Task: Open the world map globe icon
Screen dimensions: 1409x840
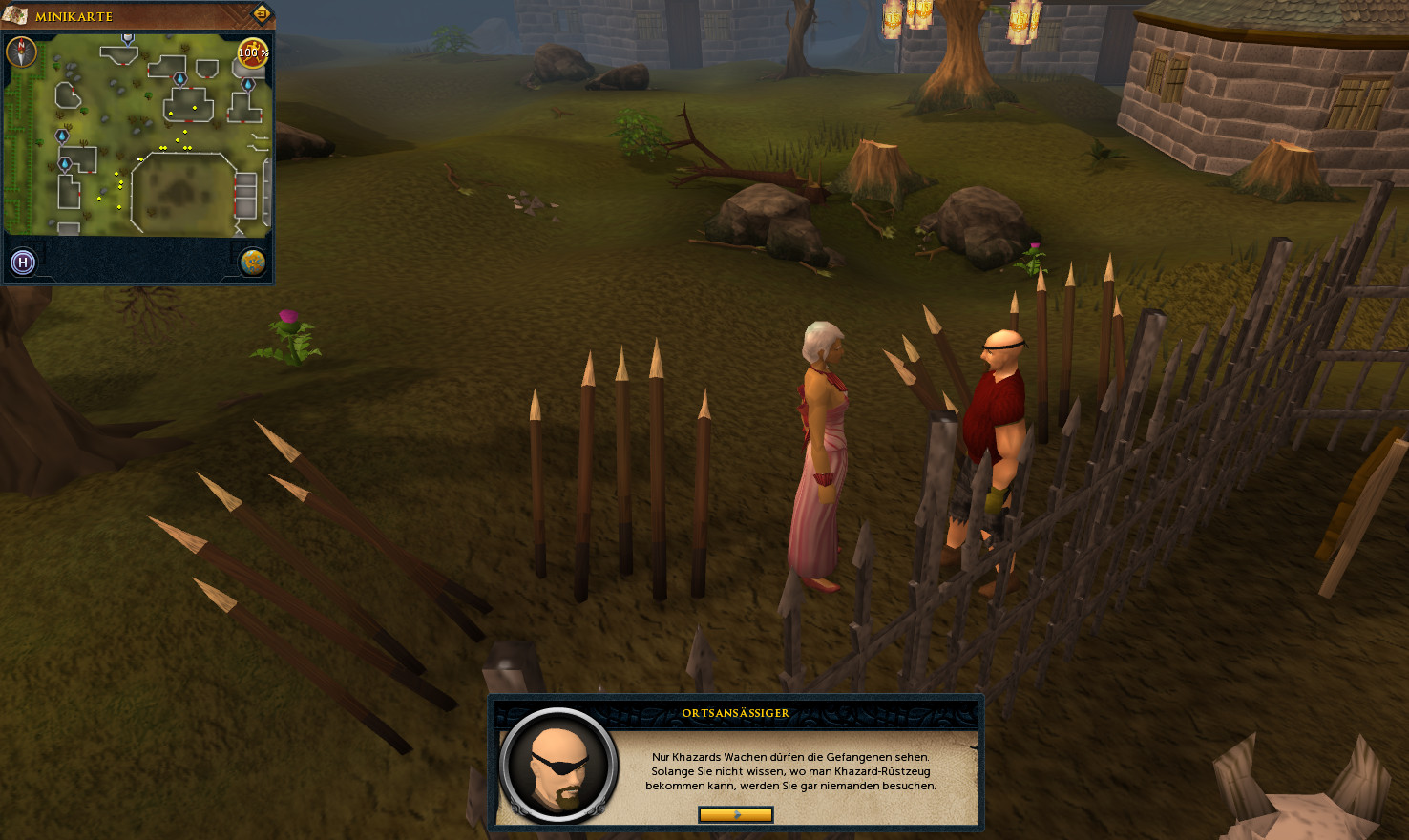Action: pyautogui.click(x=252, y=262)
